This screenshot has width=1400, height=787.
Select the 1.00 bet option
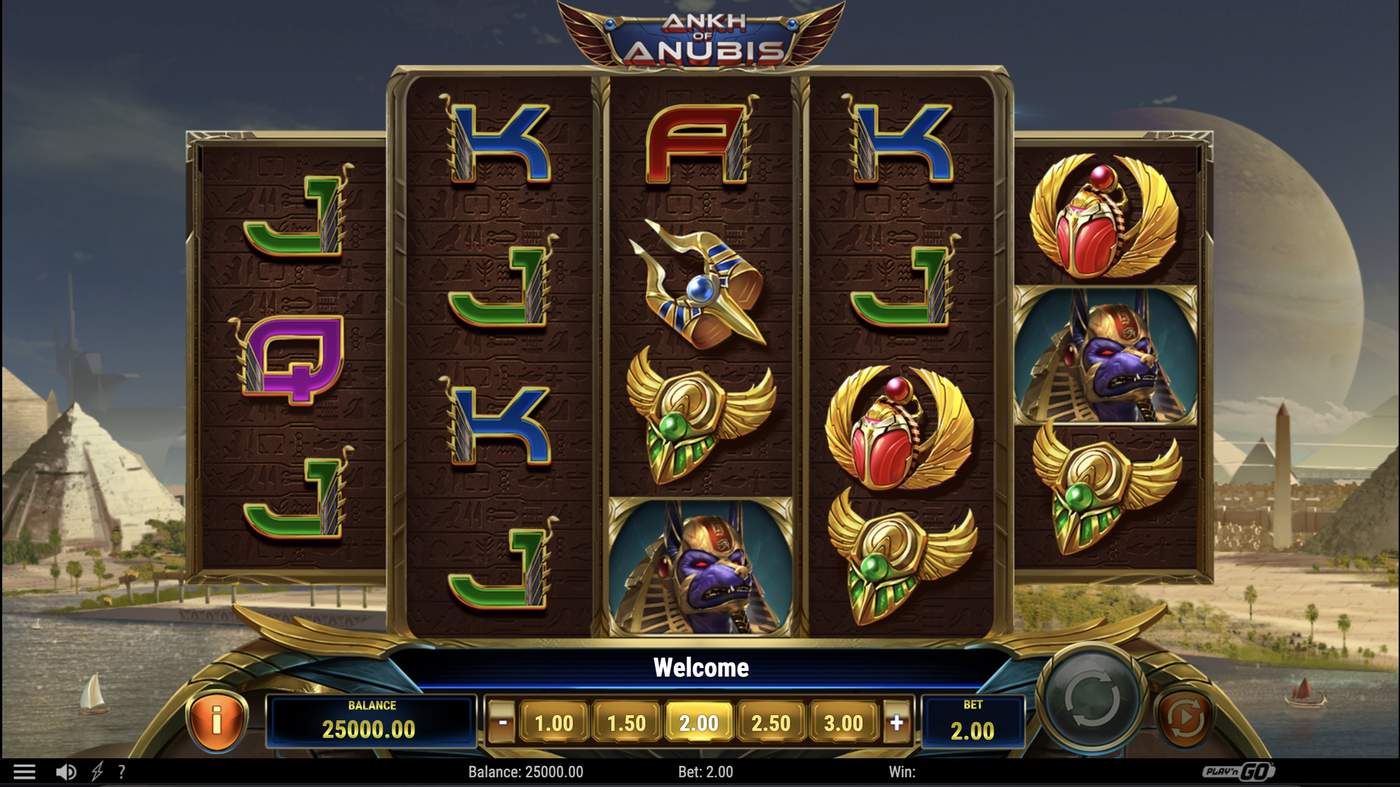[554, 721]
